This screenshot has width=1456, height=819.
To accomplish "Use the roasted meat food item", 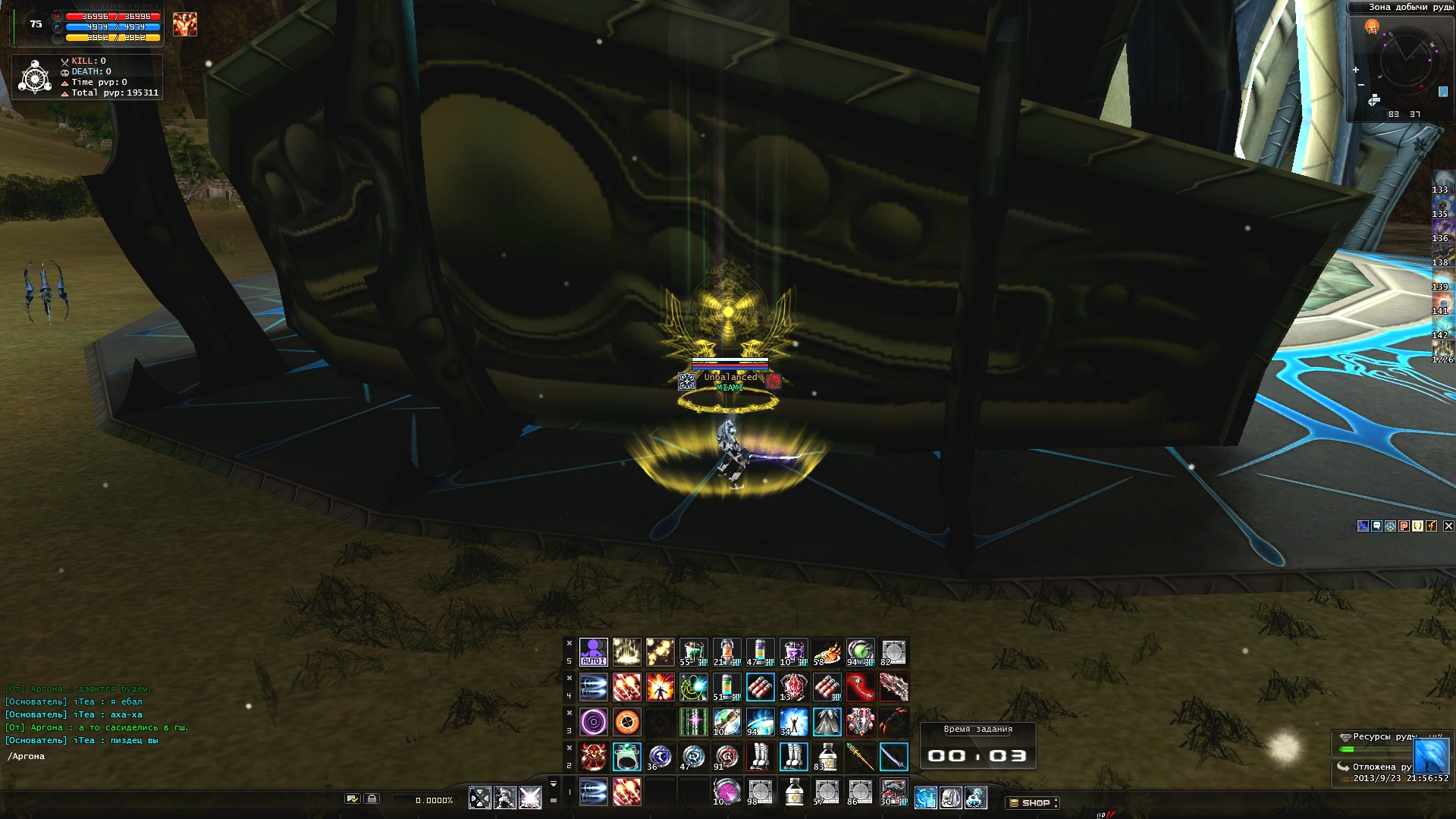I will (827, 652).
